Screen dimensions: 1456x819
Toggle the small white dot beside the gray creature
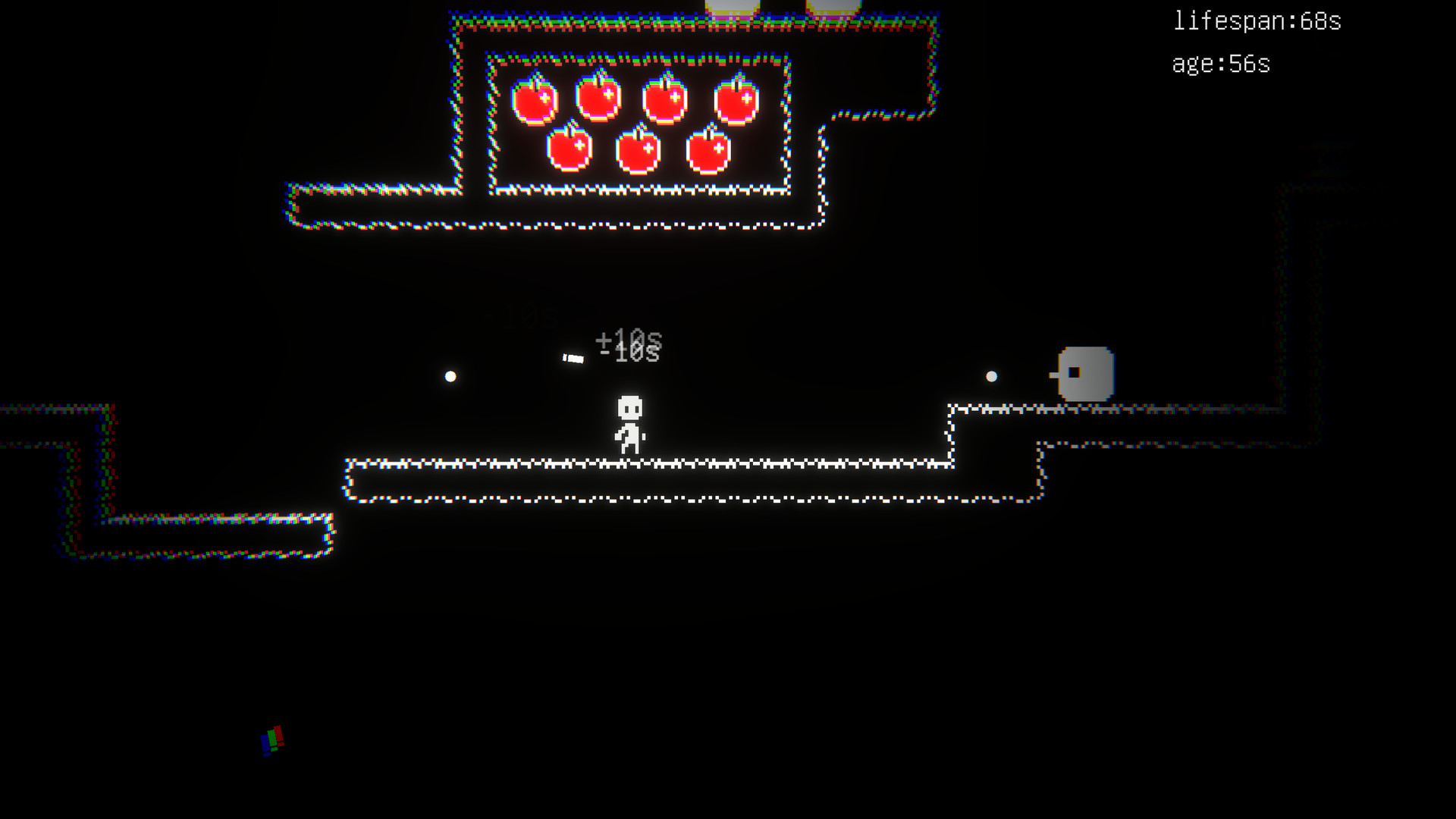tap(991, 375)
